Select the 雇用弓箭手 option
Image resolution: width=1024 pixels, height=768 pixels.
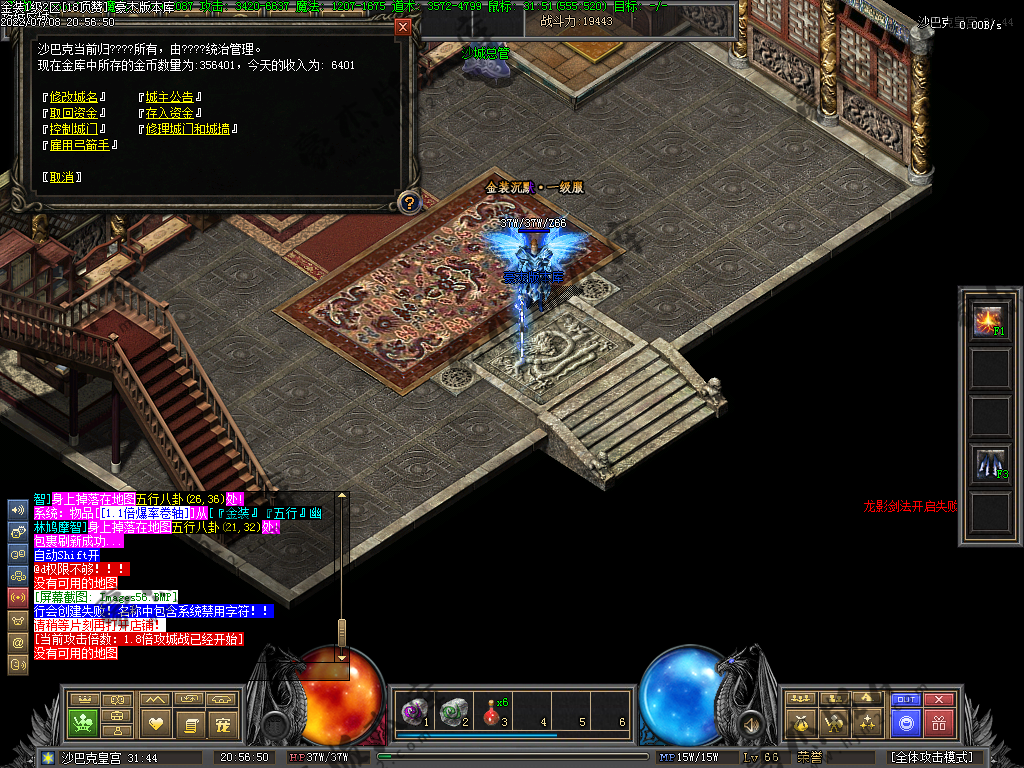[x=81, y=145]
